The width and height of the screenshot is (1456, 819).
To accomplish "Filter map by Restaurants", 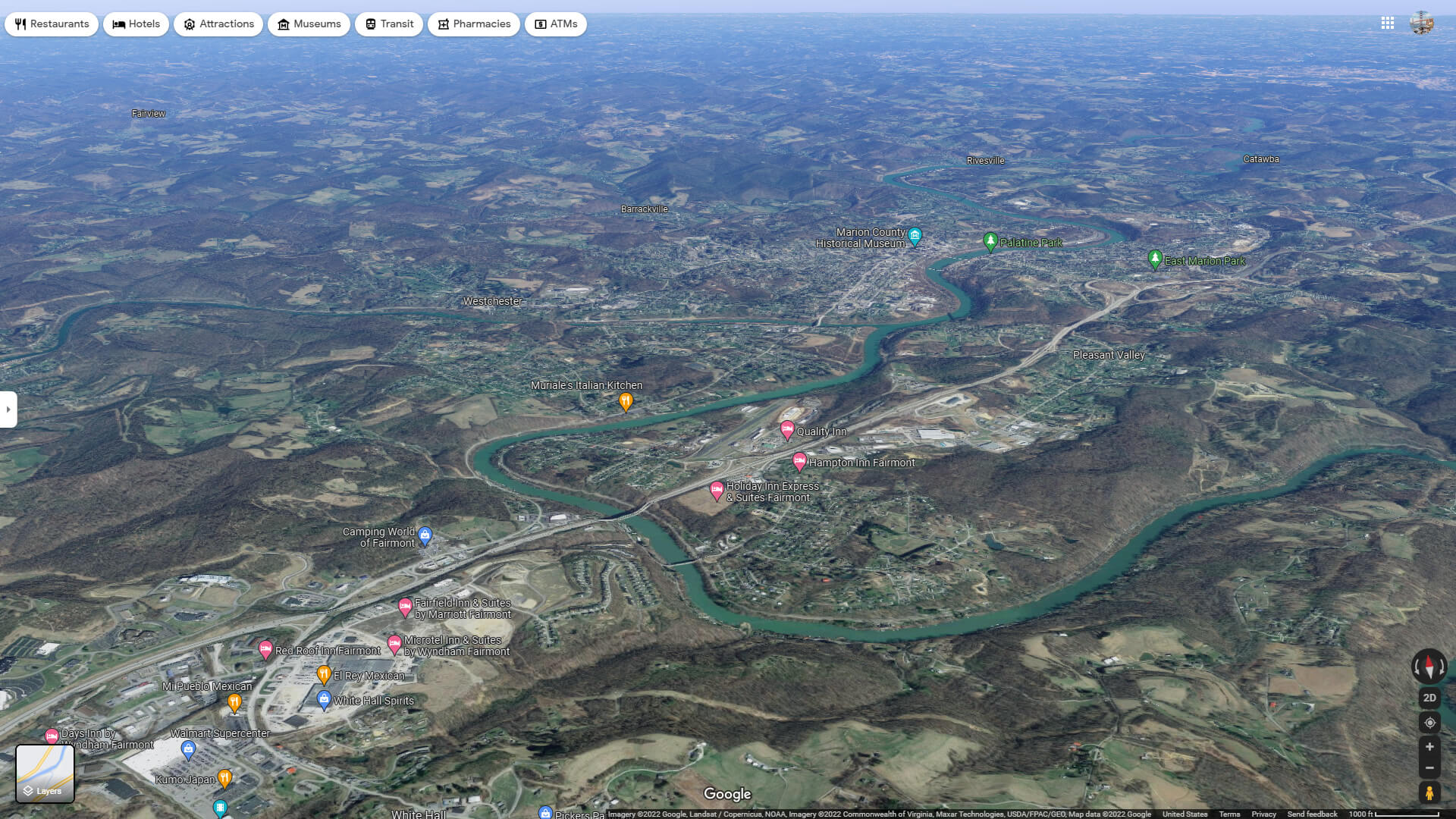I will (51, 24).
